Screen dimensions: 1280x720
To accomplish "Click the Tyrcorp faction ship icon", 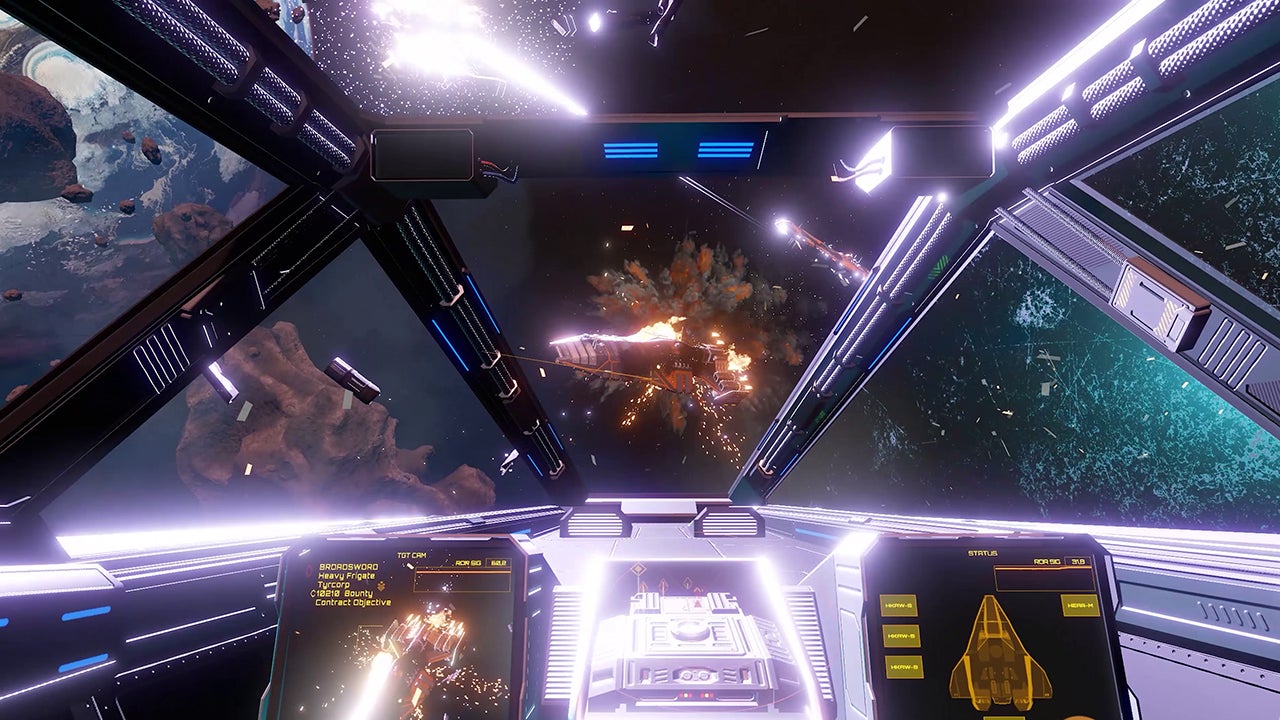I will [x=382, y=585].
